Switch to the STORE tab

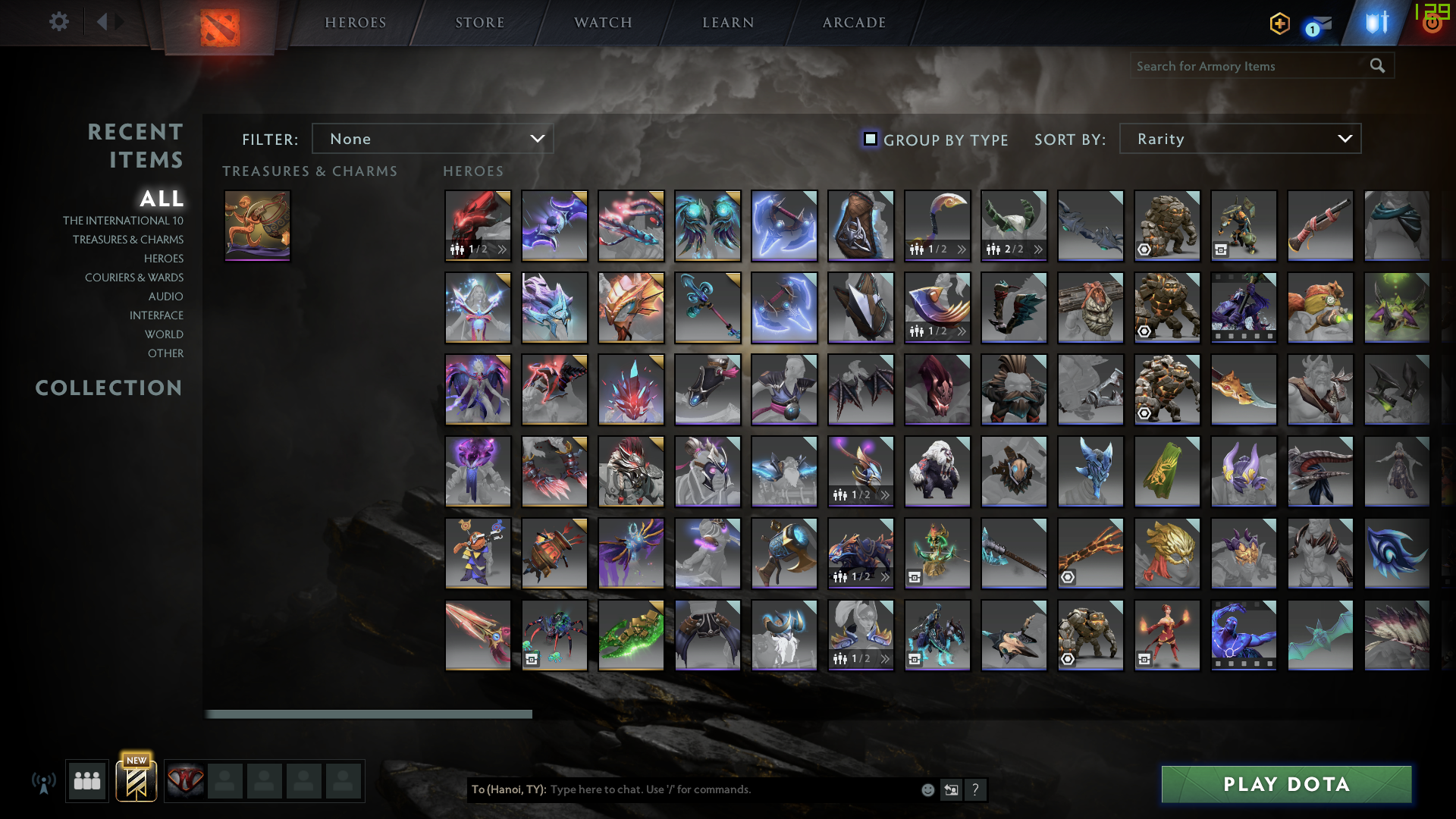479,22
